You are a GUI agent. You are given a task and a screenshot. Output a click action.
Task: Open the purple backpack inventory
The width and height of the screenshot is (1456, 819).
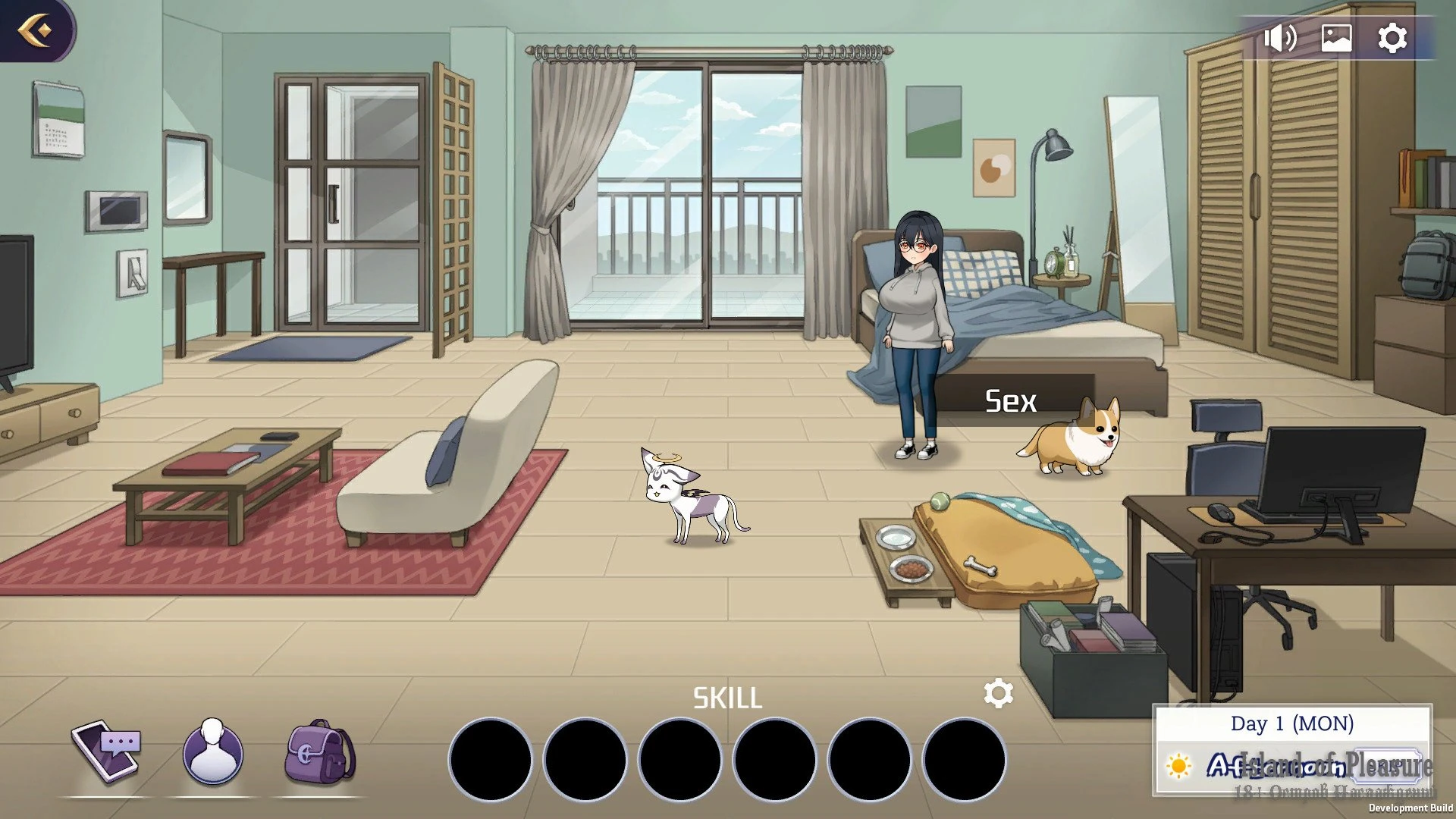(320, 752)
